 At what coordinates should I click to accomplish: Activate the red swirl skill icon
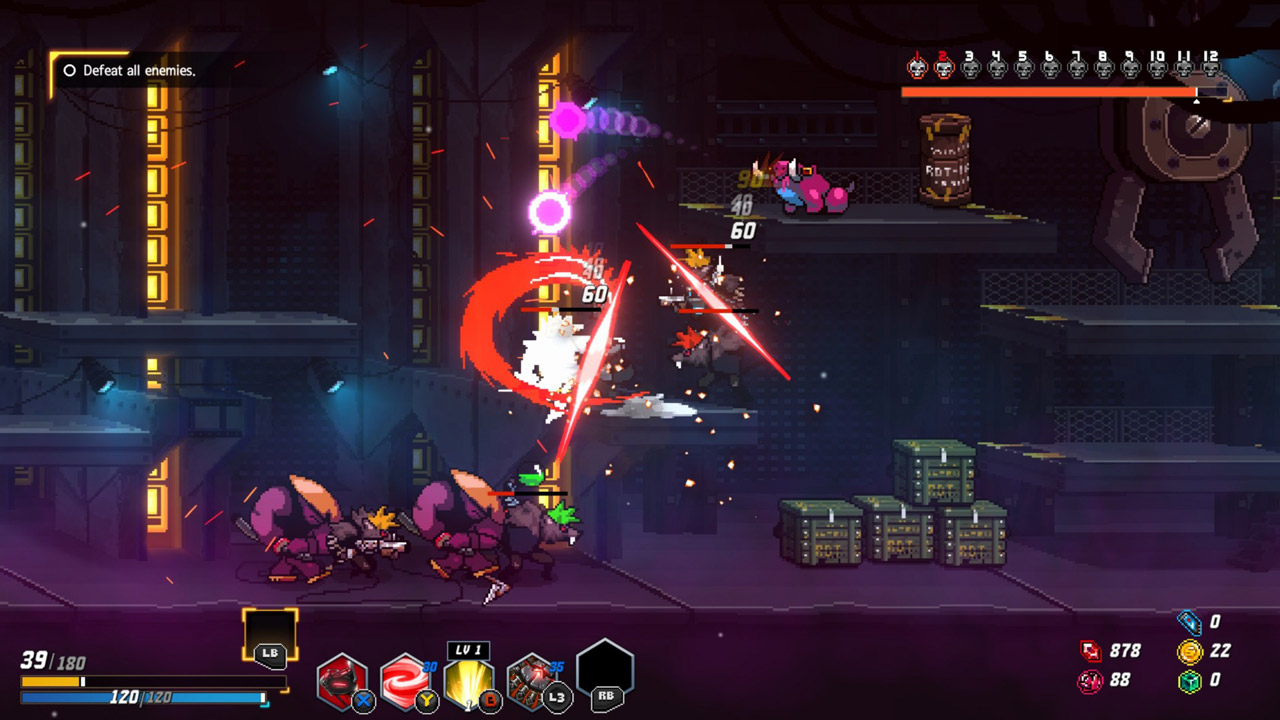coord(405,680)
